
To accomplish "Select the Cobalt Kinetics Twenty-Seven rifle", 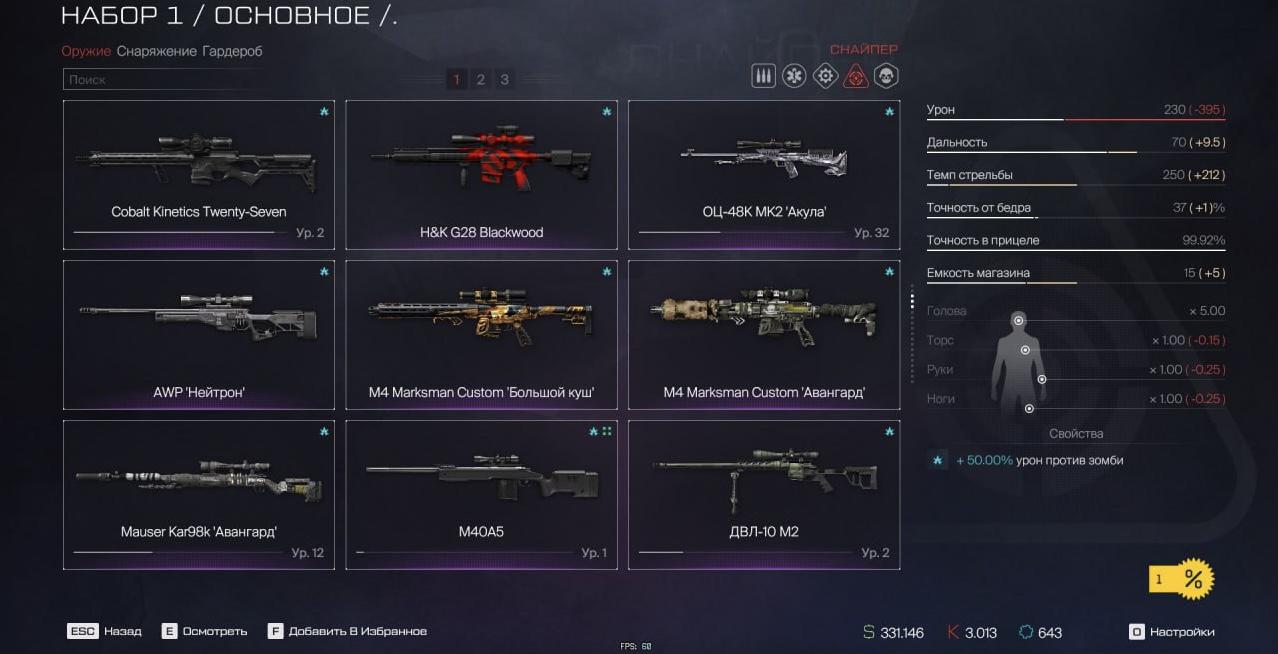I will tap(198, 174).
